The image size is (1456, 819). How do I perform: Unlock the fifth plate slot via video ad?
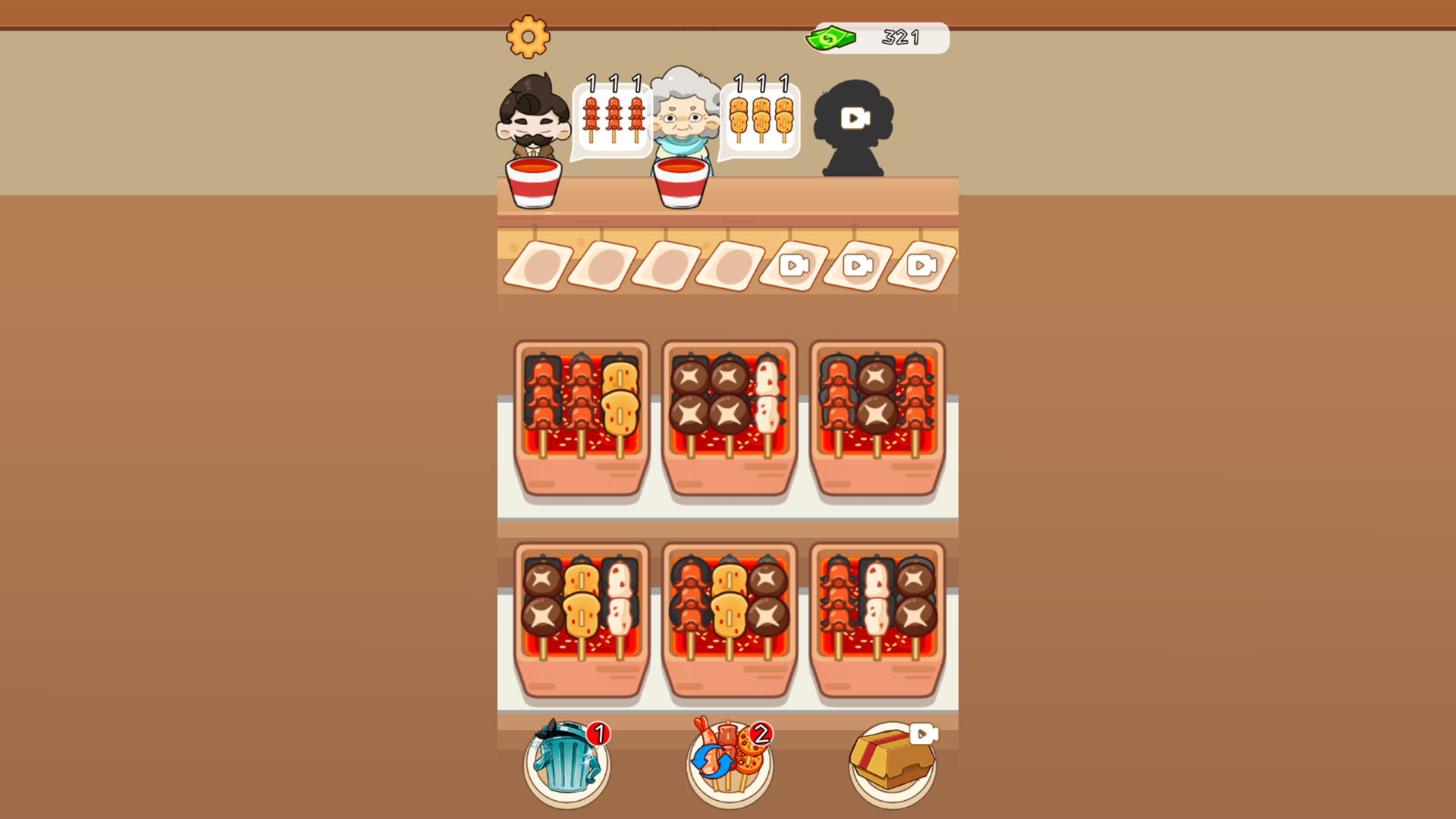794,264
